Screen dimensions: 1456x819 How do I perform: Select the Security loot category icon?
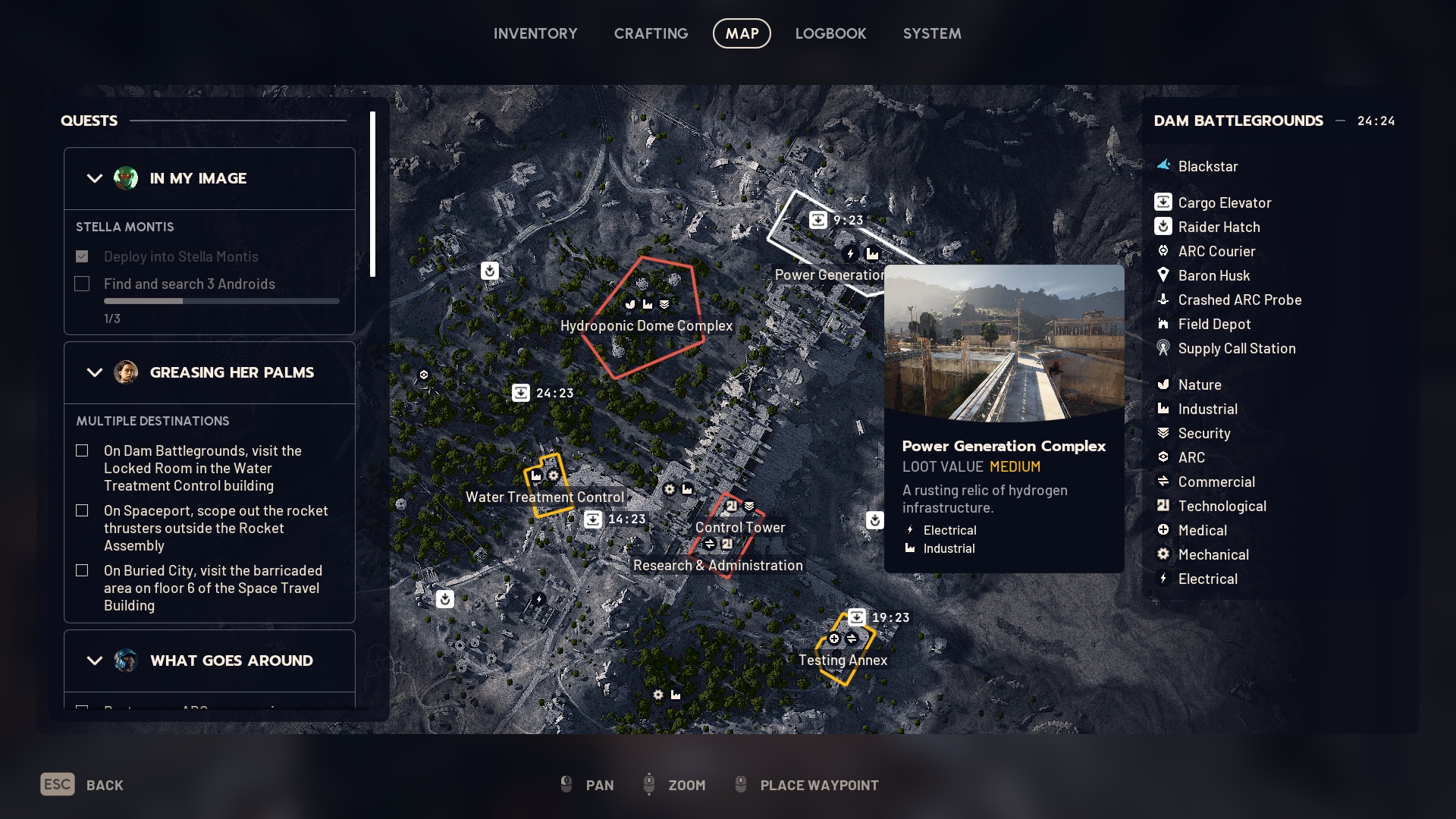[x=1163, y=433]
